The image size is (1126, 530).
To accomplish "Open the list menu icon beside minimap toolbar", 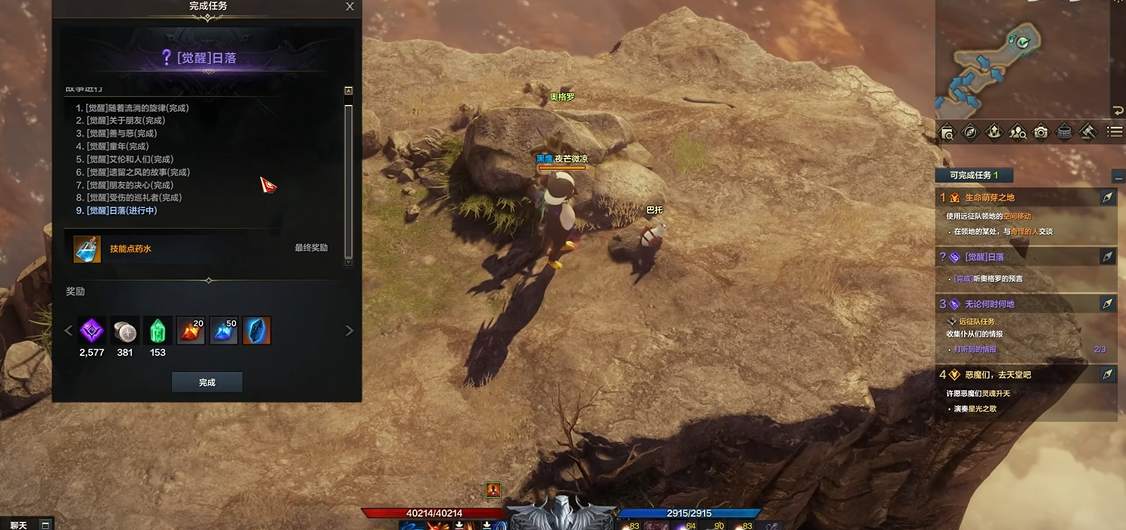I will click(x=1115, y=132).
